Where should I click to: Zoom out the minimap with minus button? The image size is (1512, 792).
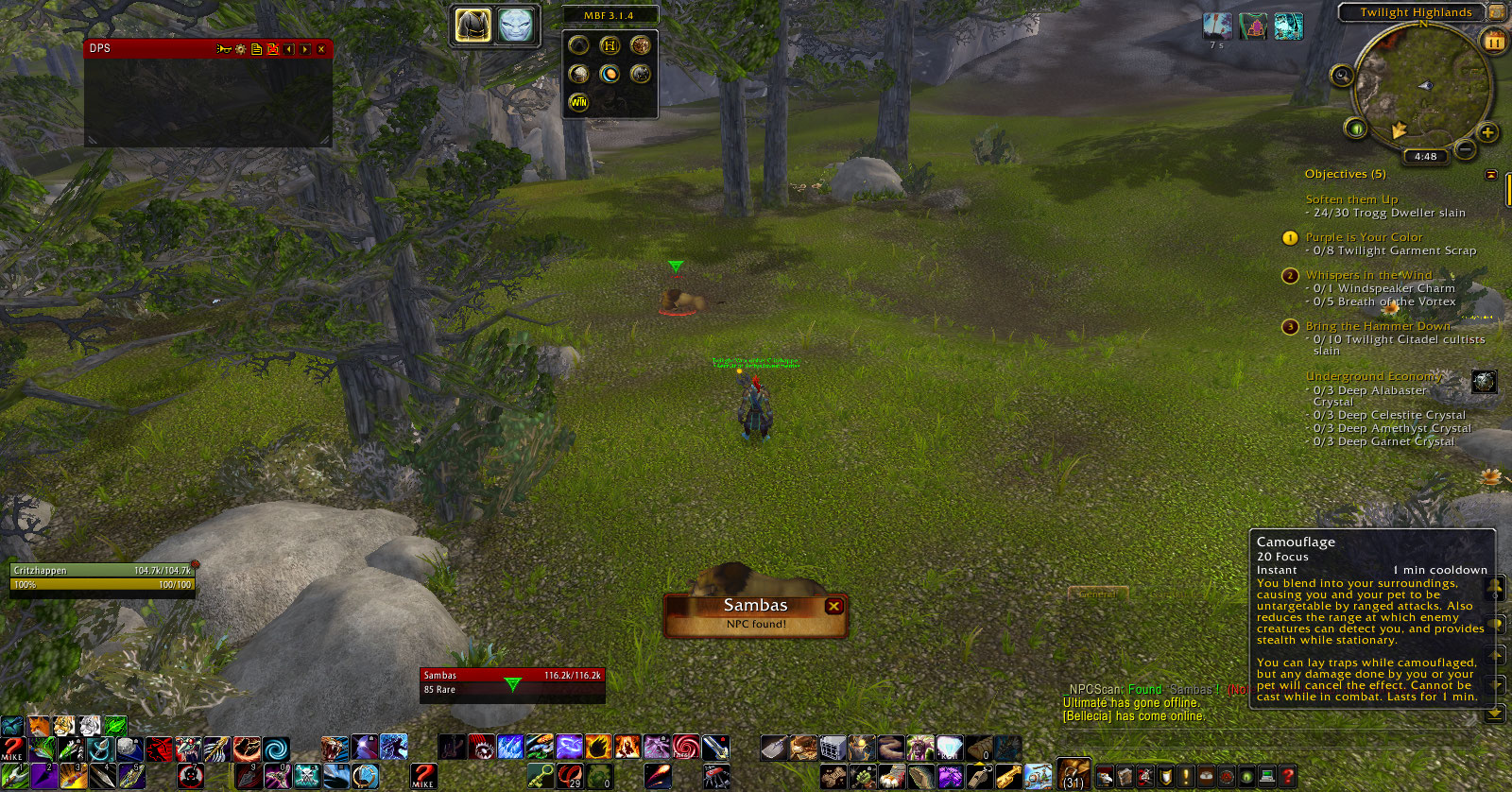coord(1465,149)
